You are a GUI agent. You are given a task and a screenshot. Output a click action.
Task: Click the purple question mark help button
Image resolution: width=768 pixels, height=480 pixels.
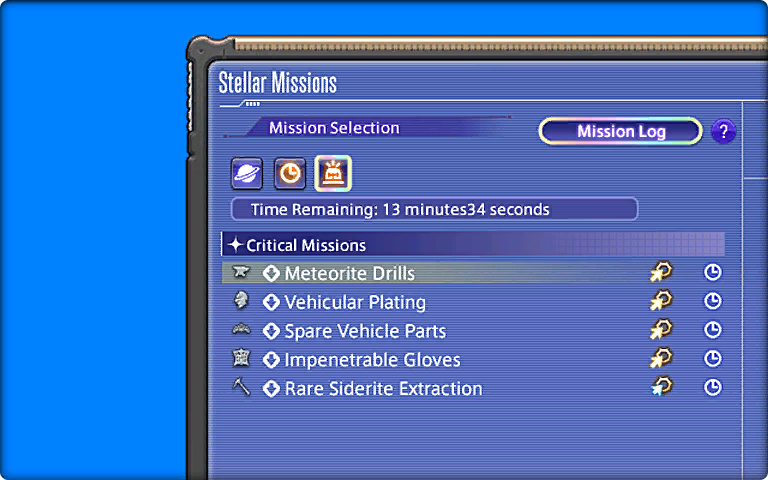[x=723, y=131]
